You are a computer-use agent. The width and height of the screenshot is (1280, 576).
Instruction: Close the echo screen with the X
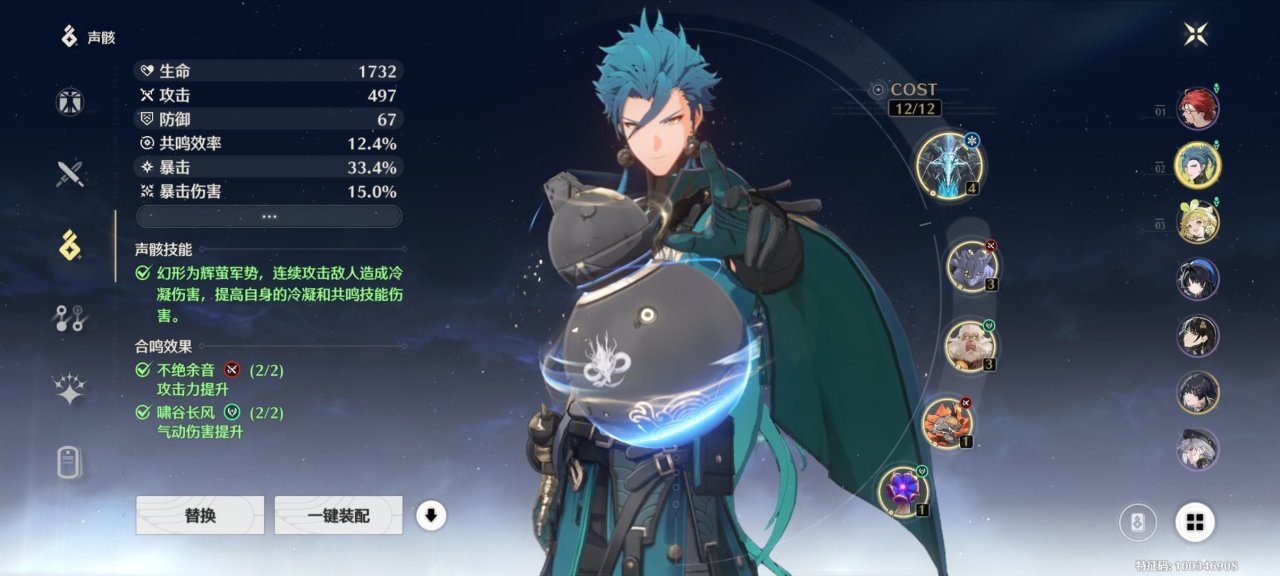1196,35
